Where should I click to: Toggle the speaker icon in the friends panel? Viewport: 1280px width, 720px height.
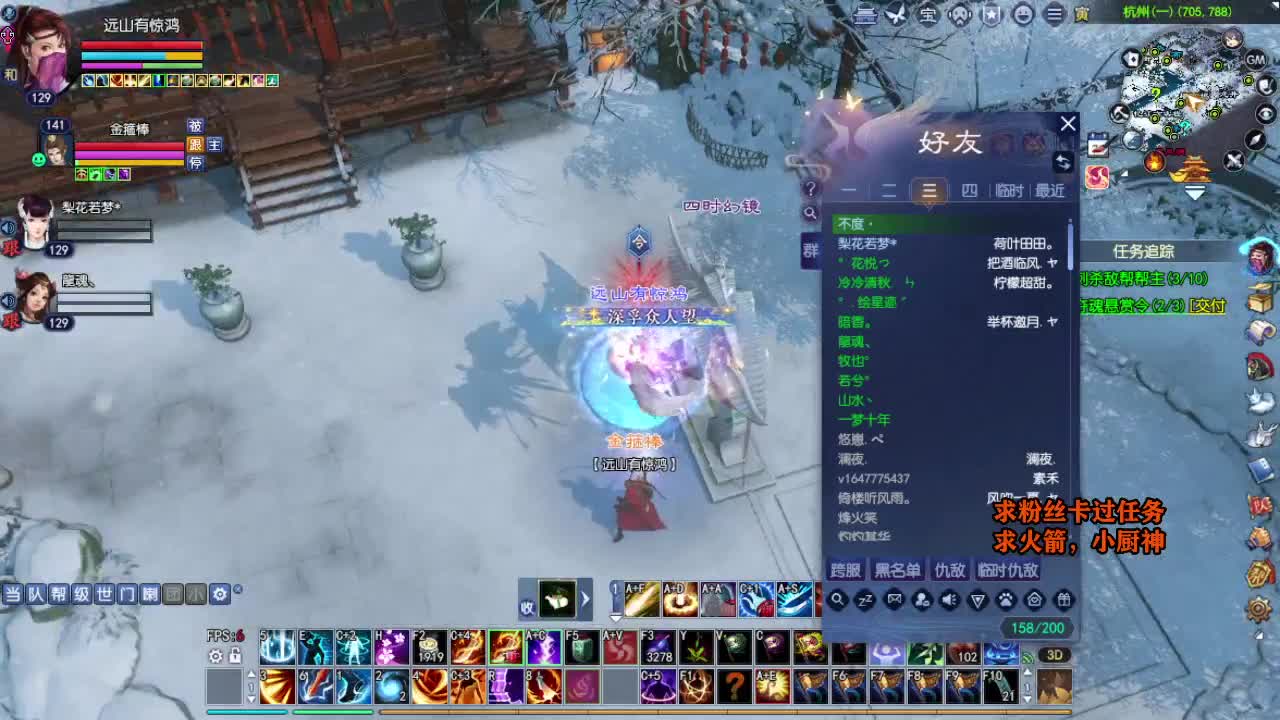click(x=947, y=600)
